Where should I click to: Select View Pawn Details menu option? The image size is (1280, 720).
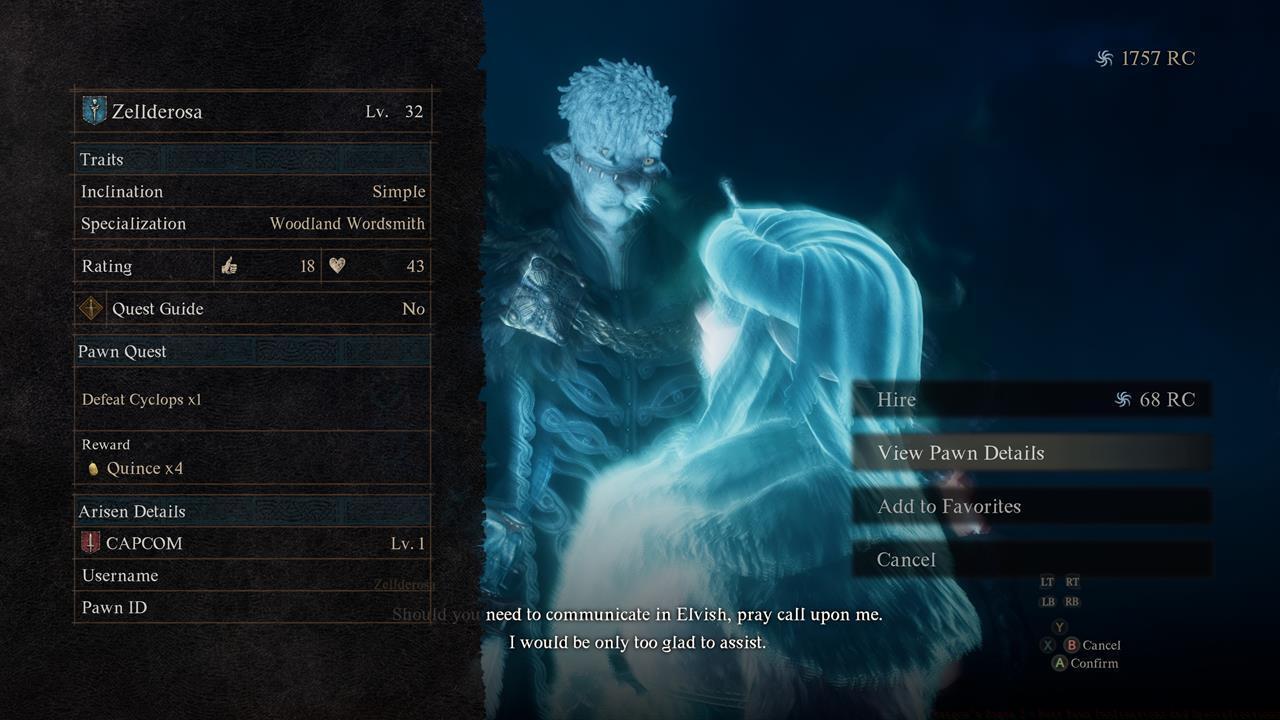tap(964, 452)
